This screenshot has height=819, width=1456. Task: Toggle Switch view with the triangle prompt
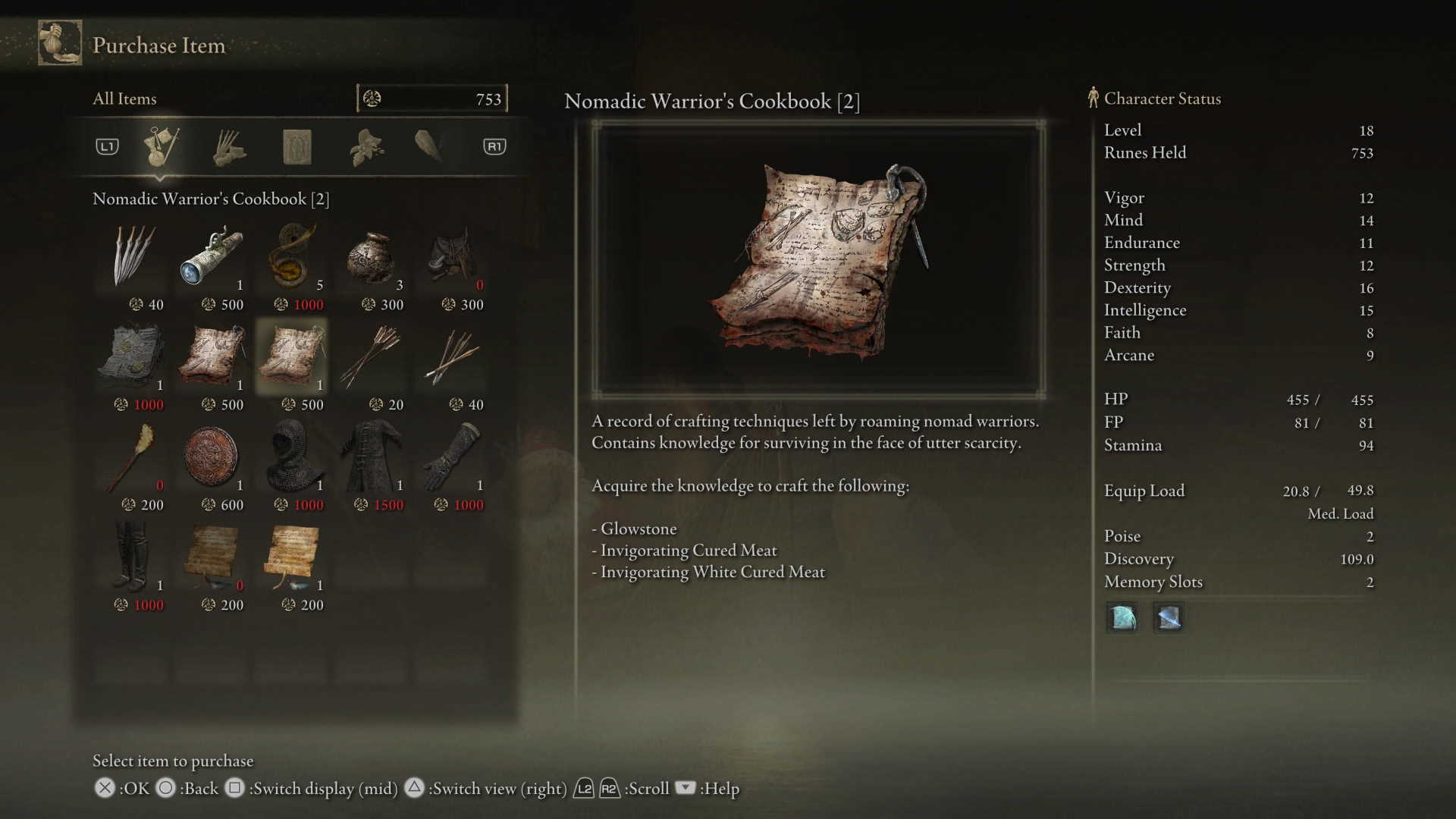pos(414,789)
